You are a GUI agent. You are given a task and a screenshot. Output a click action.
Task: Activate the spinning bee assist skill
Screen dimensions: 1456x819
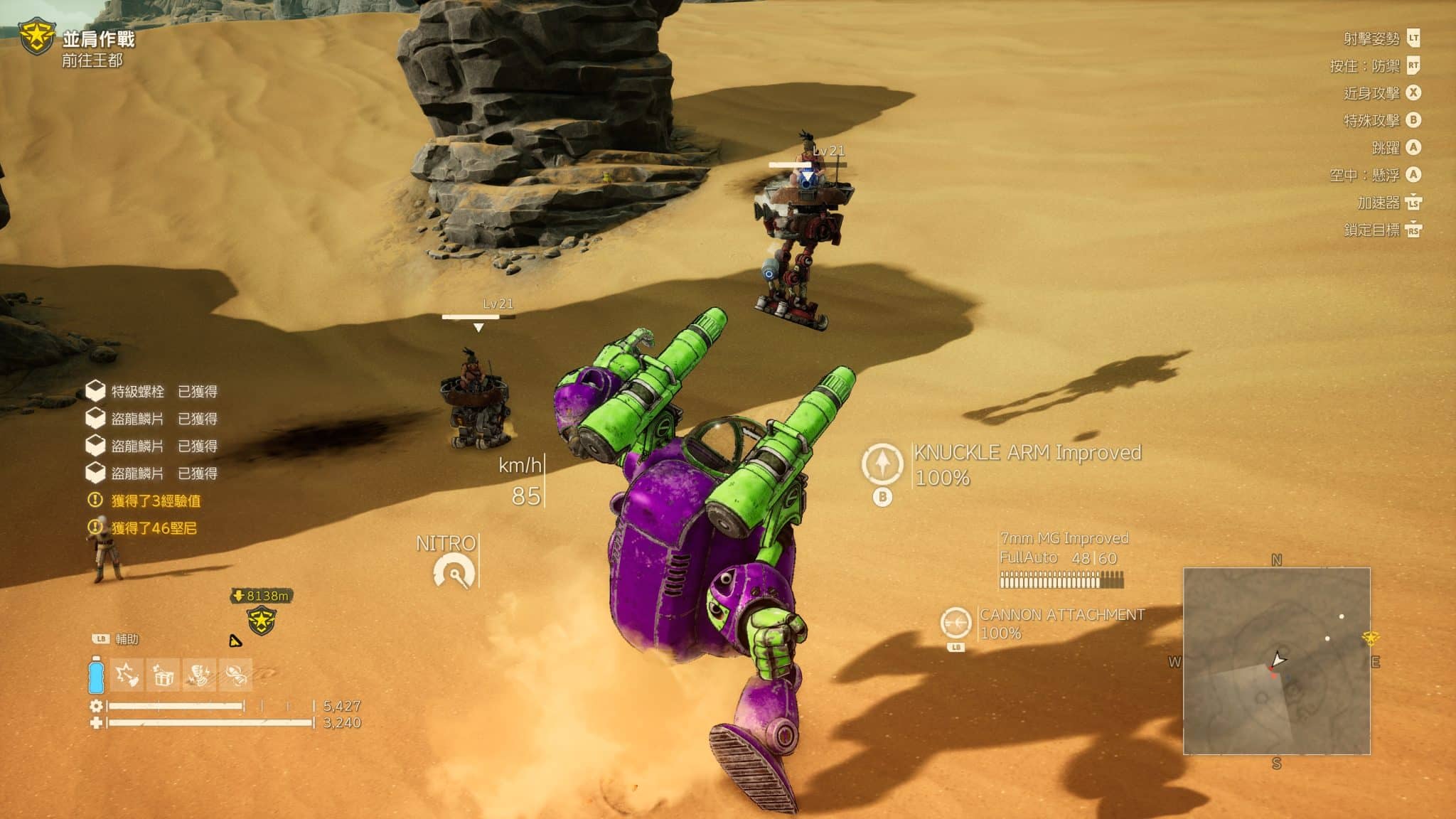[x=236, y=675]
